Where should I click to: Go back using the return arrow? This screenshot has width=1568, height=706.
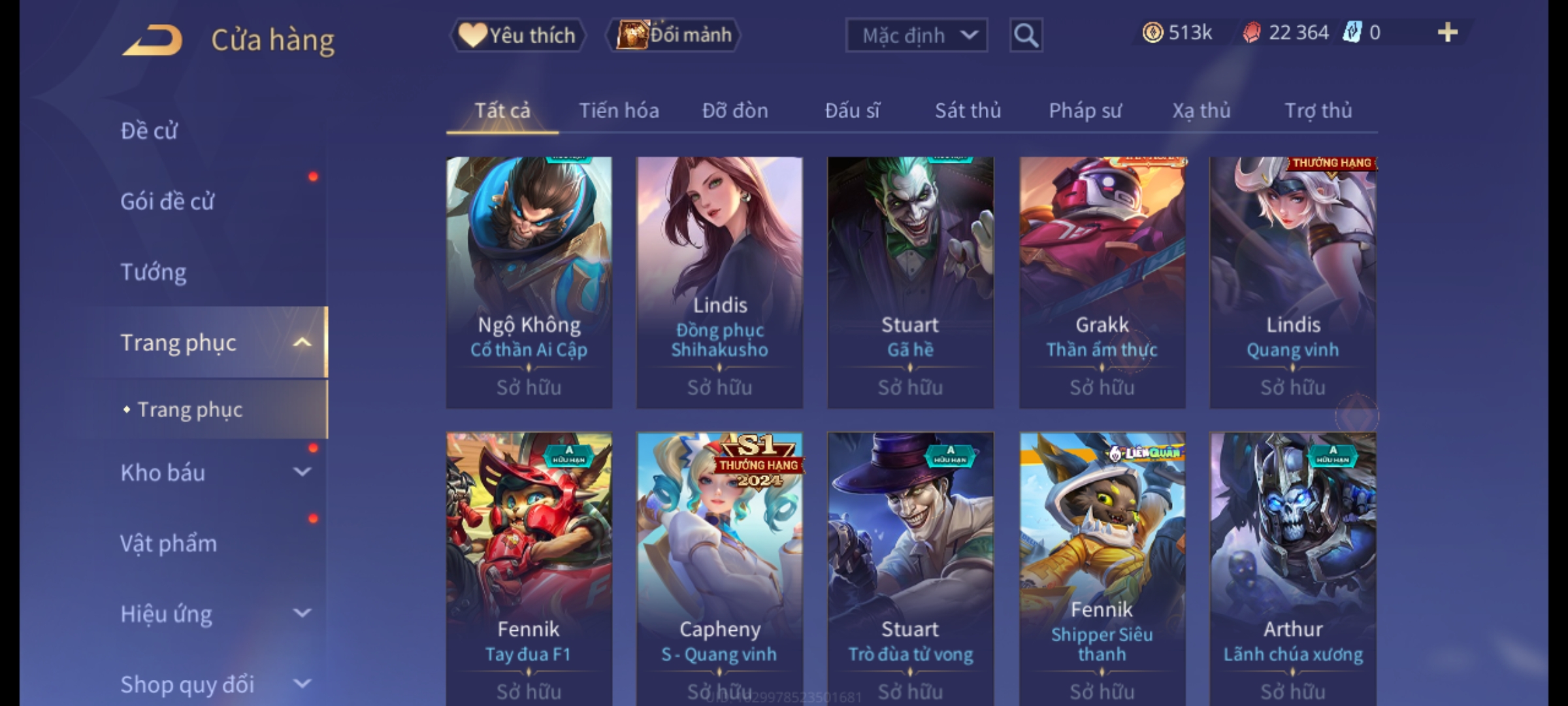[152, 40]
